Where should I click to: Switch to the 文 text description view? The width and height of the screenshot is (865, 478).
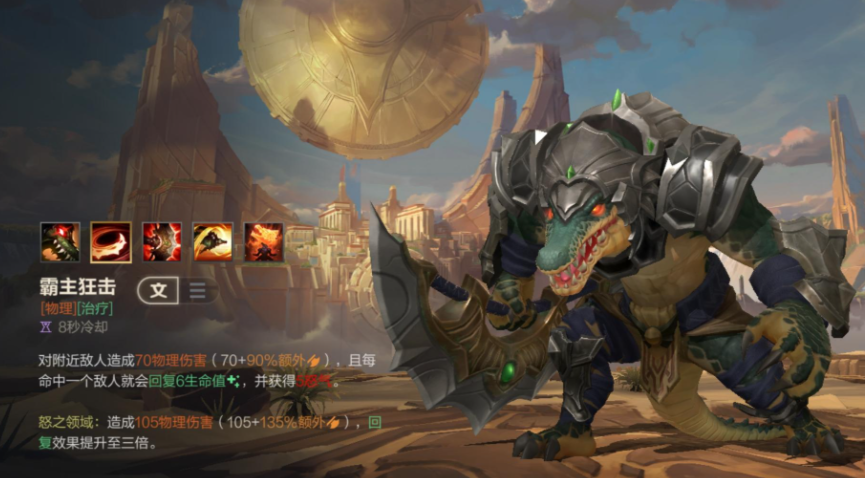click(159, 291)
